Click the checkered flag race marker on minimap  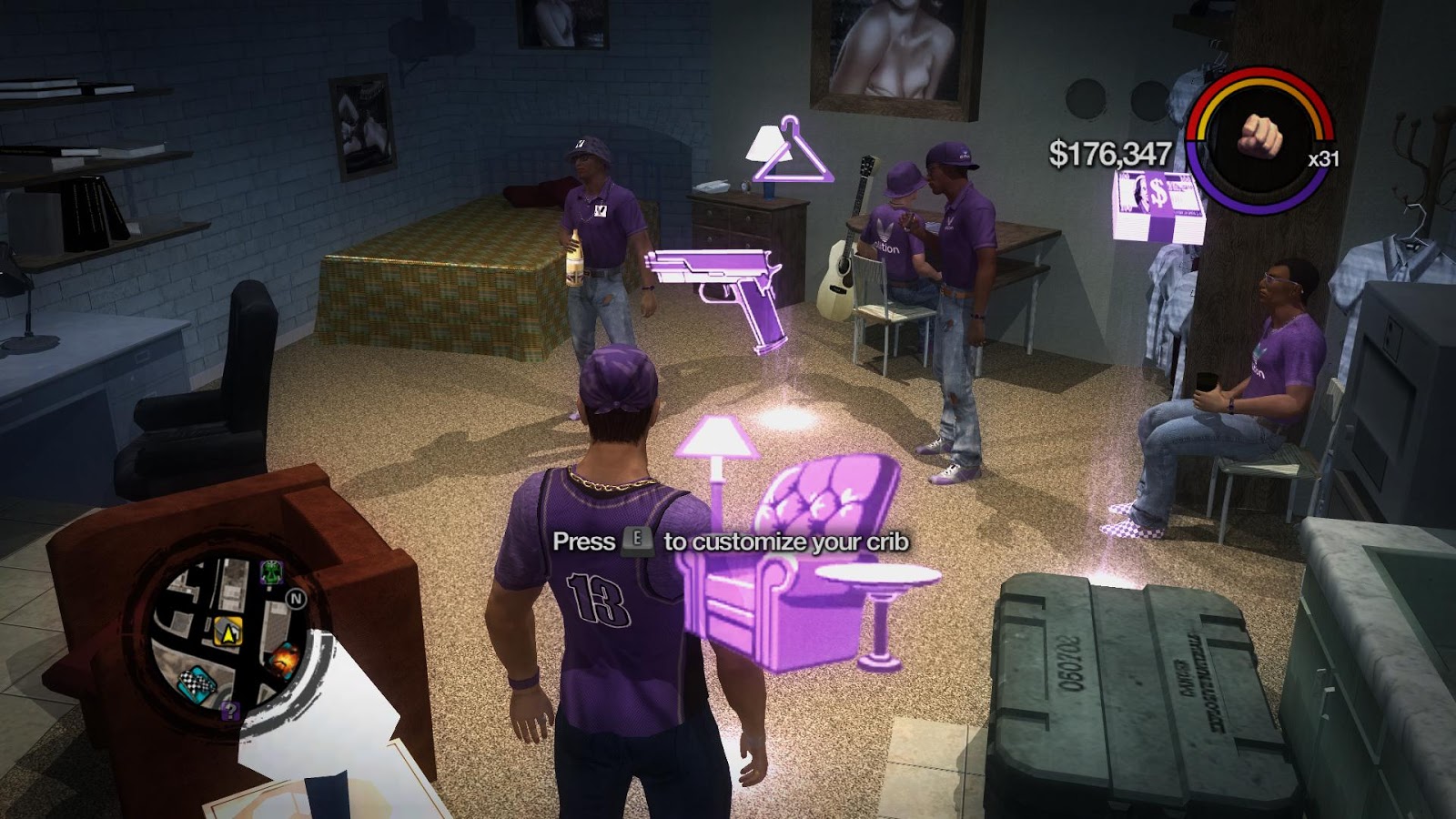pyautogui.click(x=197, y=682)
